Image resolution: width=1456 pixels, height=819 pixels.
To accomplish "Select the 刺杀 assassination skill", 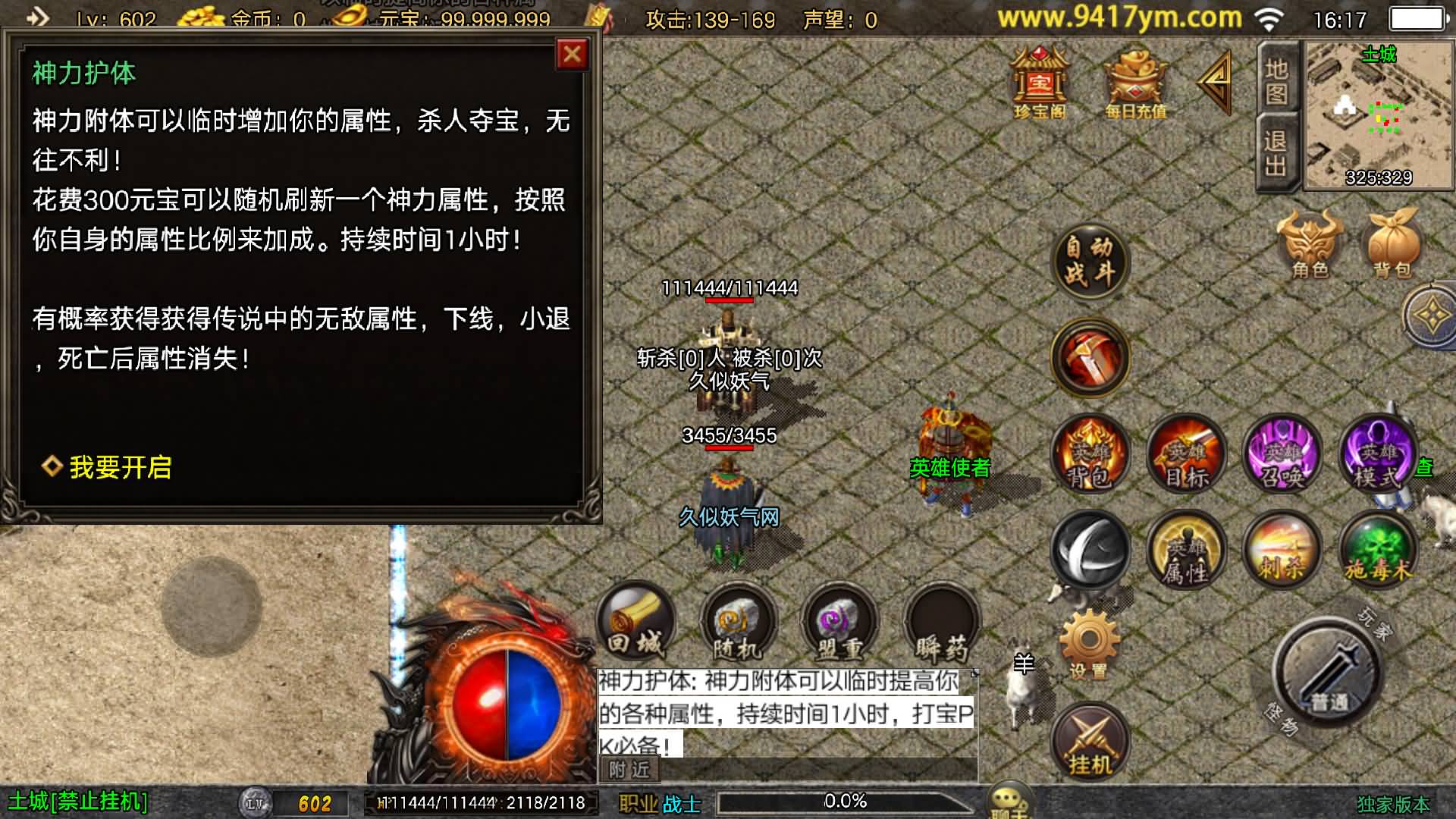I will point(1282,551).
